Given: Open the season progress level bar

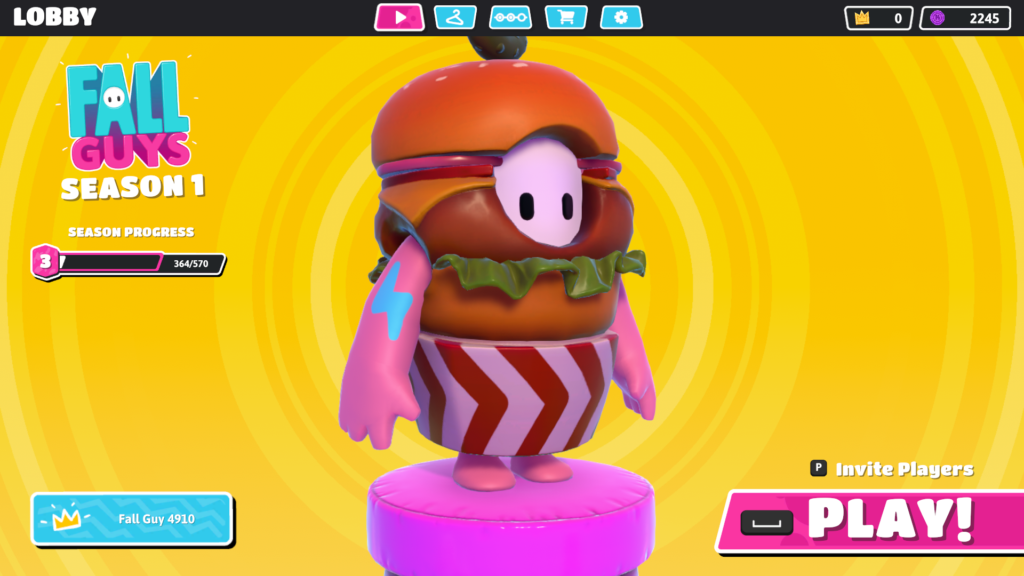Looking at the screenshot, I should (130, 263).
